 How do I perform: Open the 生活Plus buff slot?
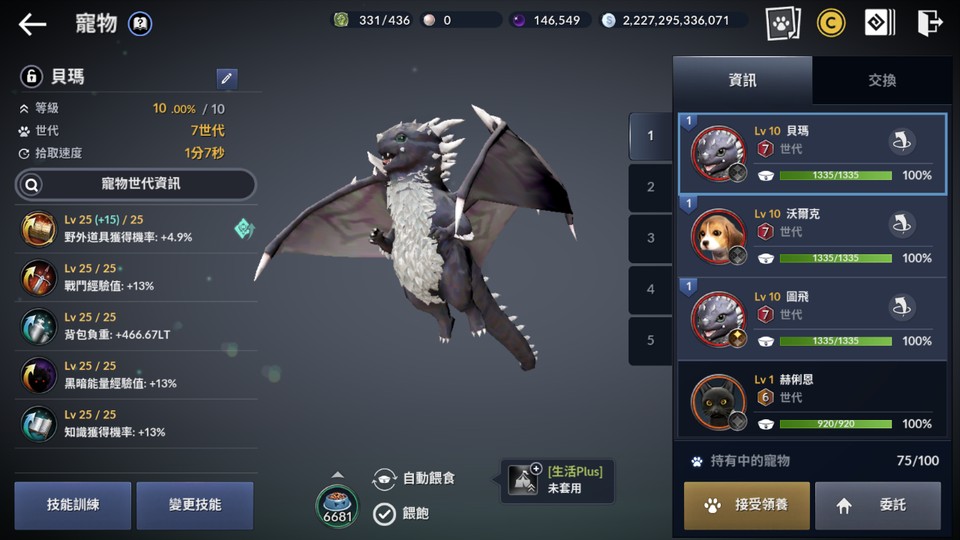click(557, 480)
